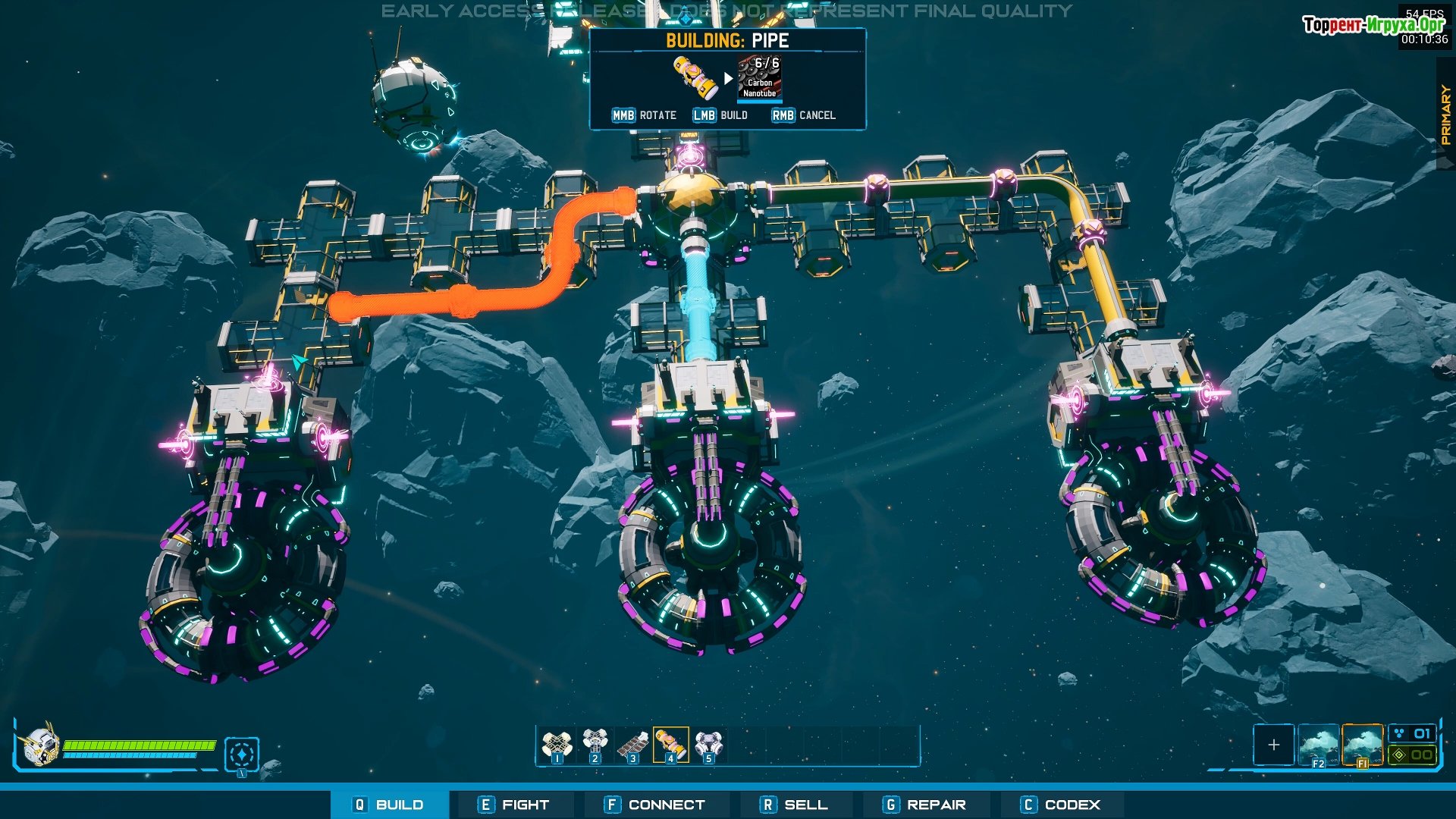
Task: Switch to the Fight mode tab
Action: [x=514, y=805]
